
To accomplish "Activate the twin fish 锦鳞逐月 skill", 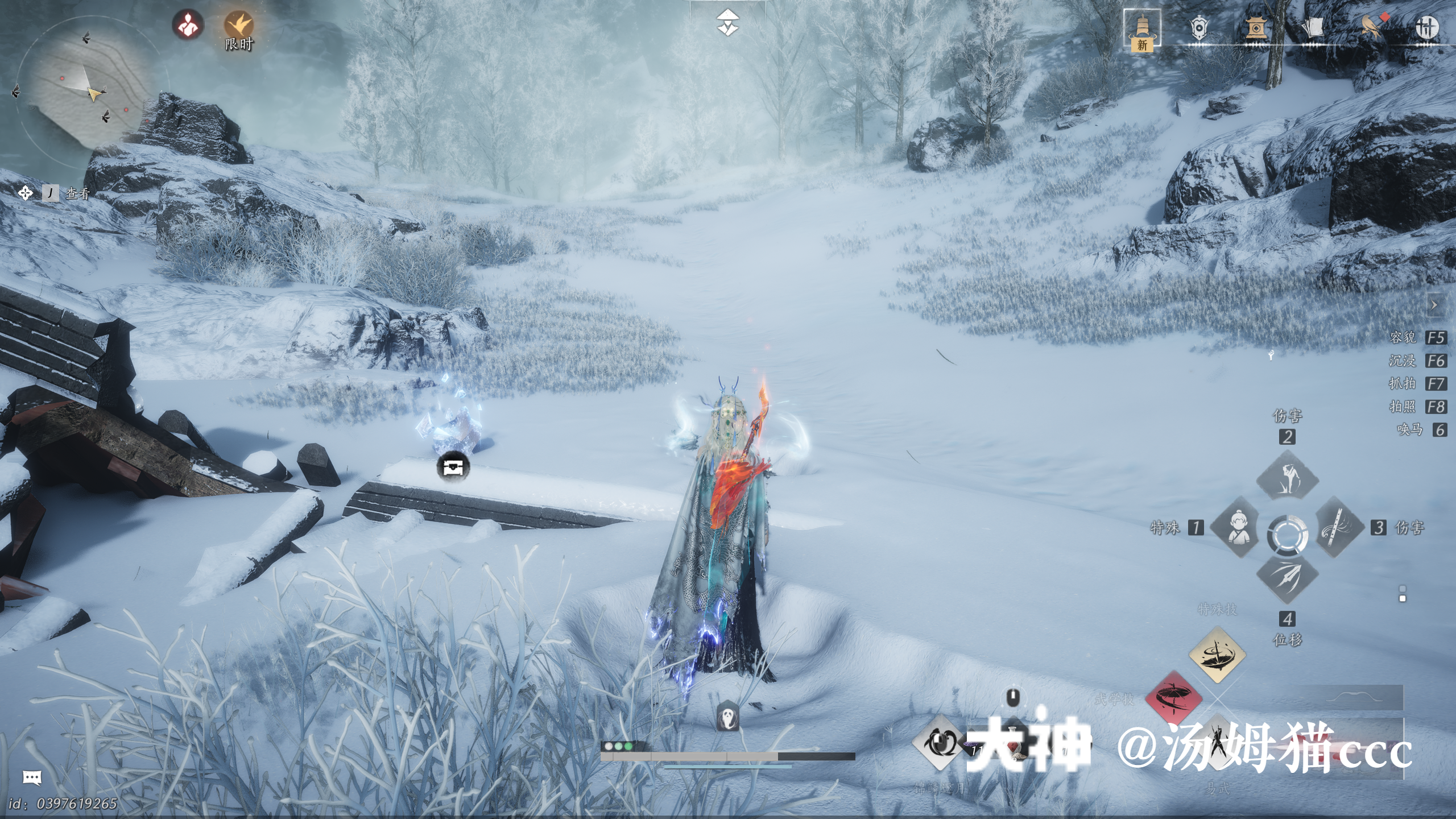I will point(939,743).
